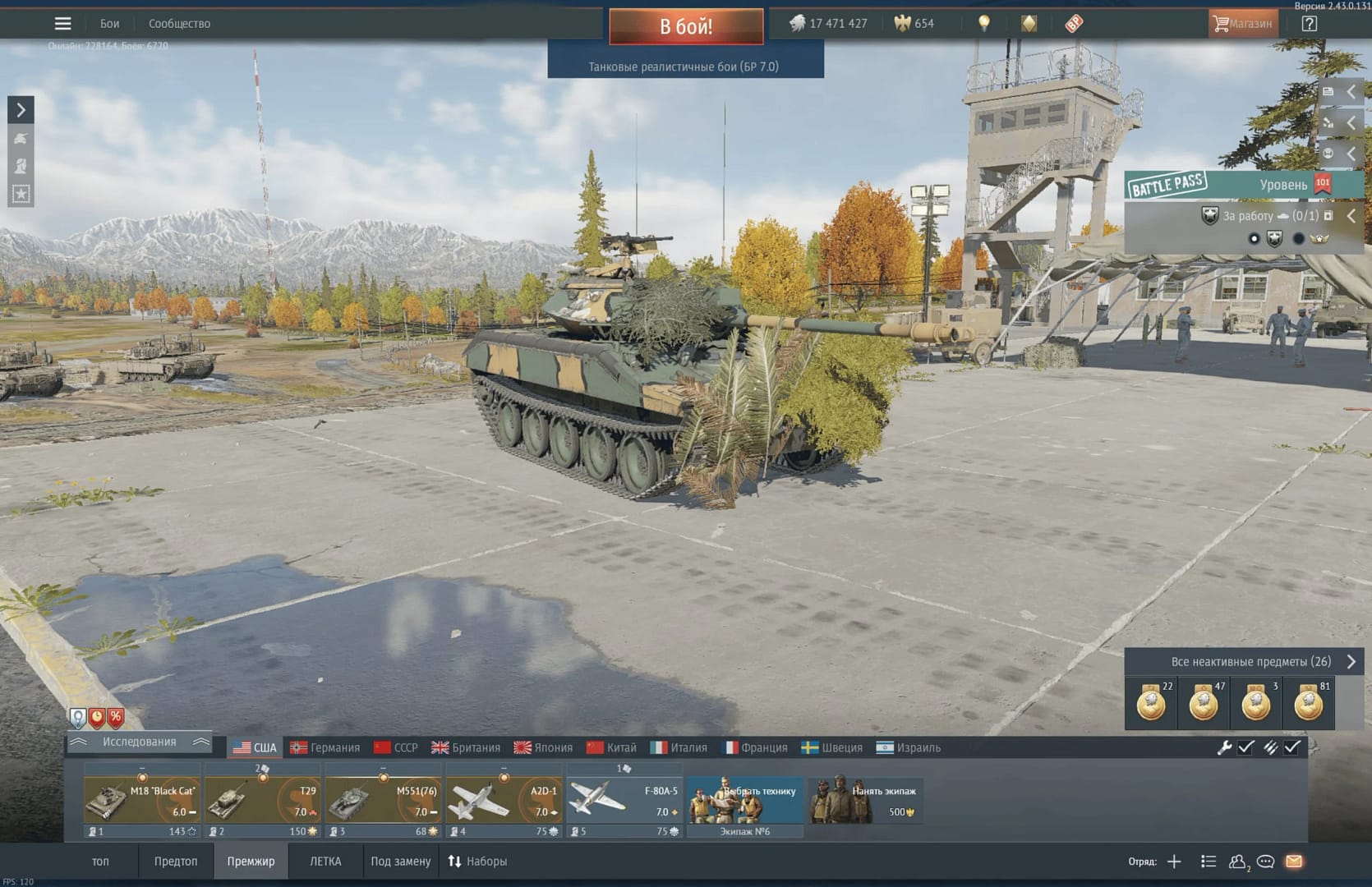
Task: Change game mode via Танковые реалистичные бои
Action: pyautogui.click(x=684, y=67)
